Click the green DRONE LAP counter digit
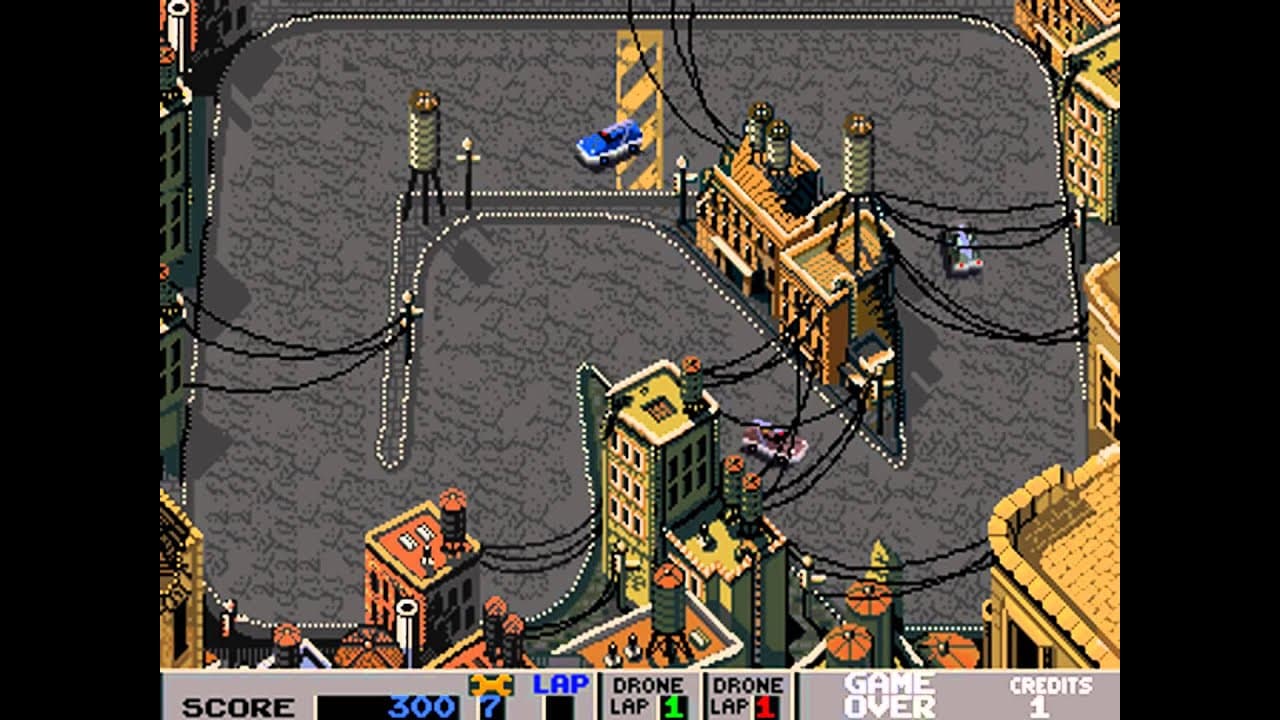The width and height of the screenshot is (1280, 720). point(673,705)
